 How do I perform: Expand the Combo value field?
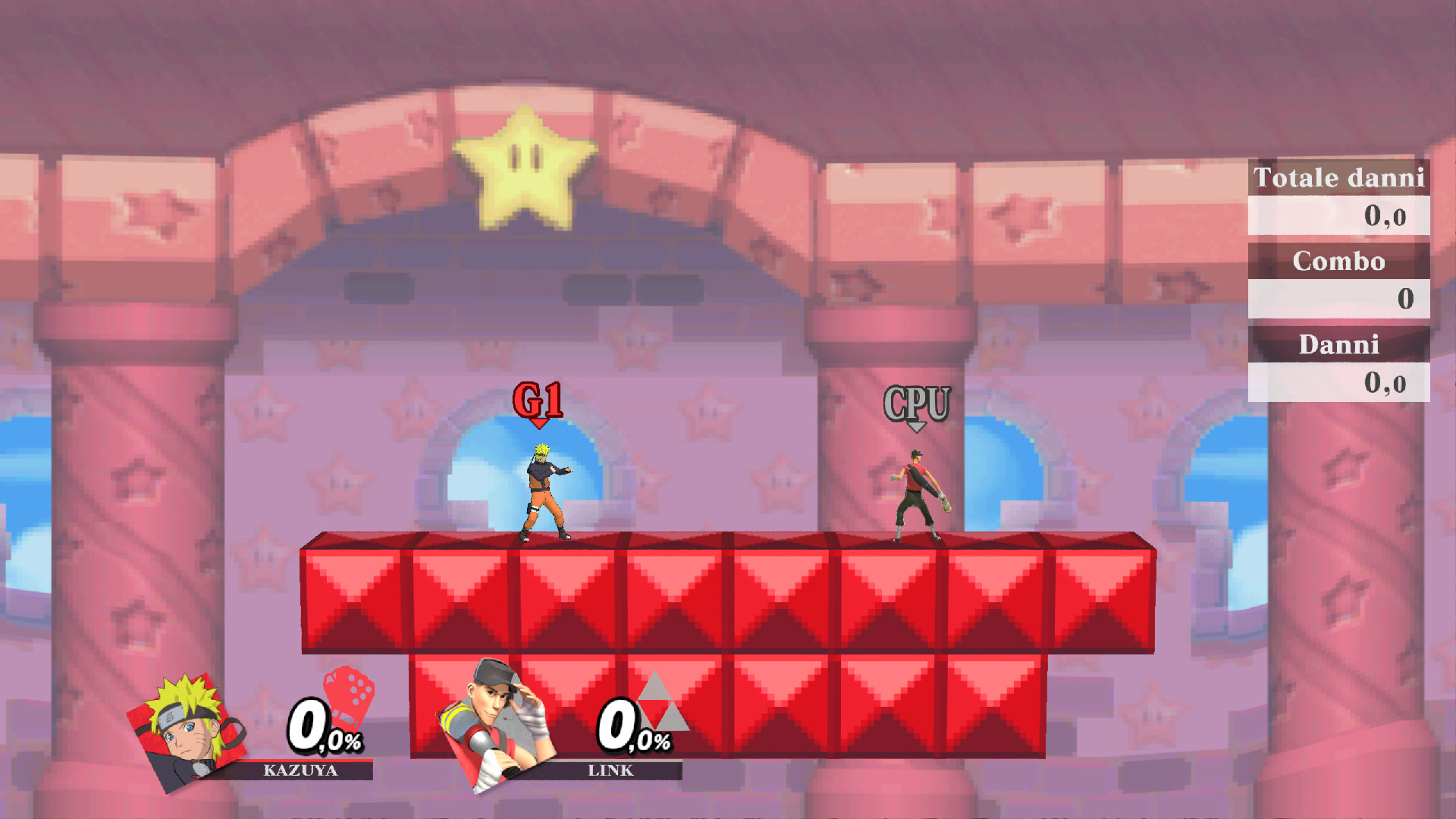point(1339,300)
